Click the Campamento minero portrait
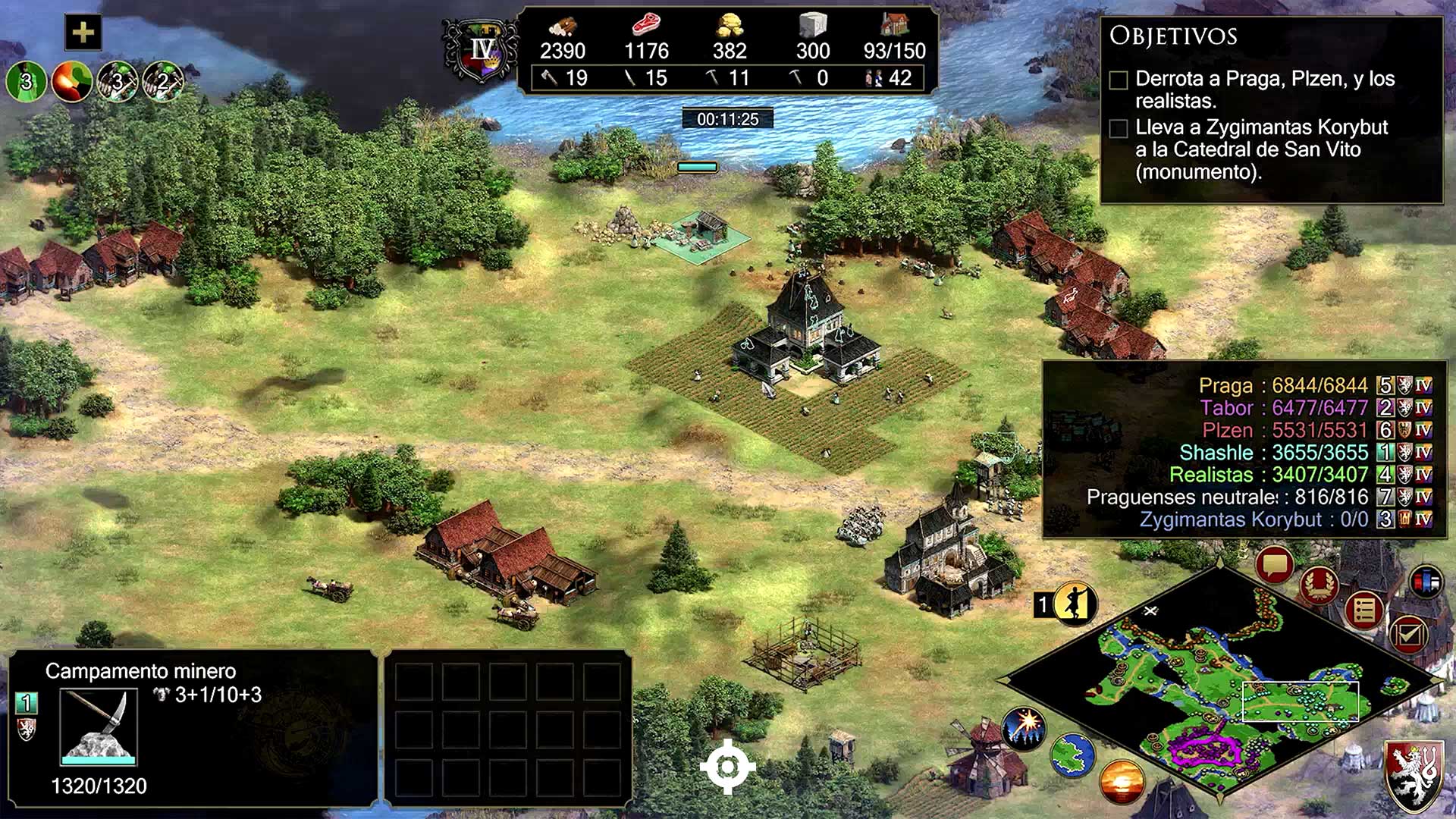The height and width of the screenshot is (819, 1456). click(x=99, y=726)
